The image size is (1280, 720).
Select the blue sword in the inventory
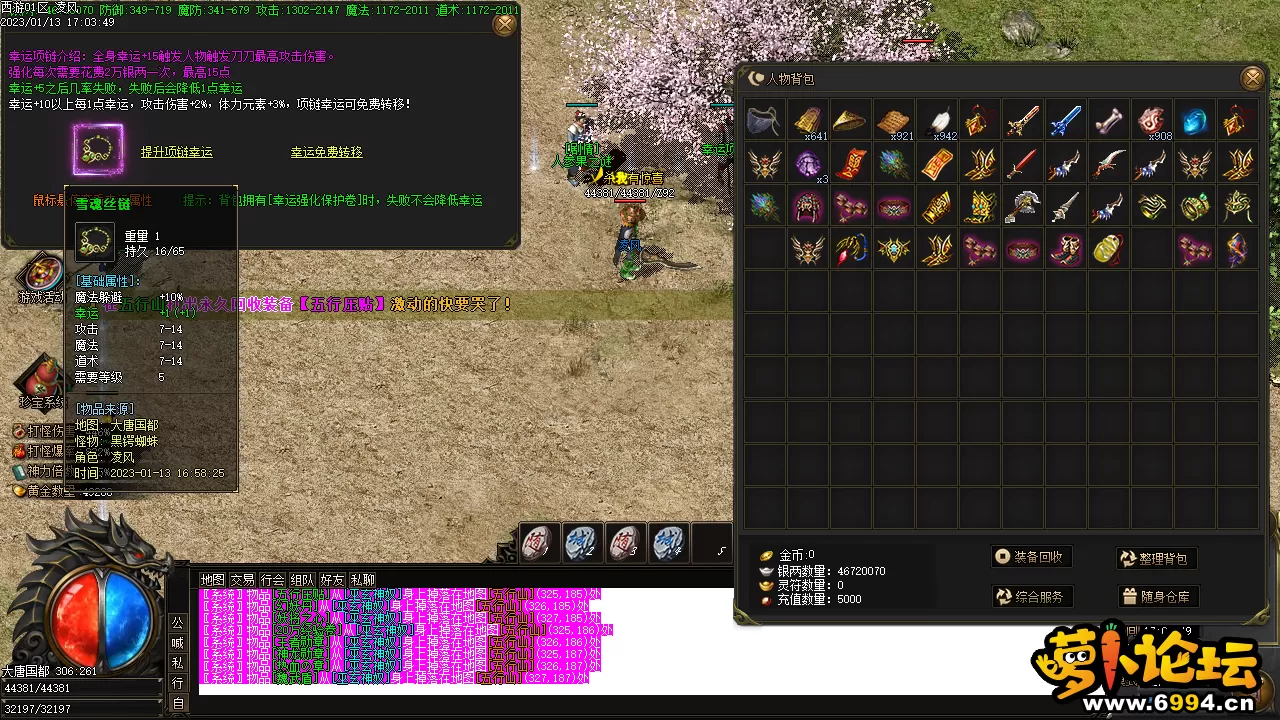(x=1066, y=121)
